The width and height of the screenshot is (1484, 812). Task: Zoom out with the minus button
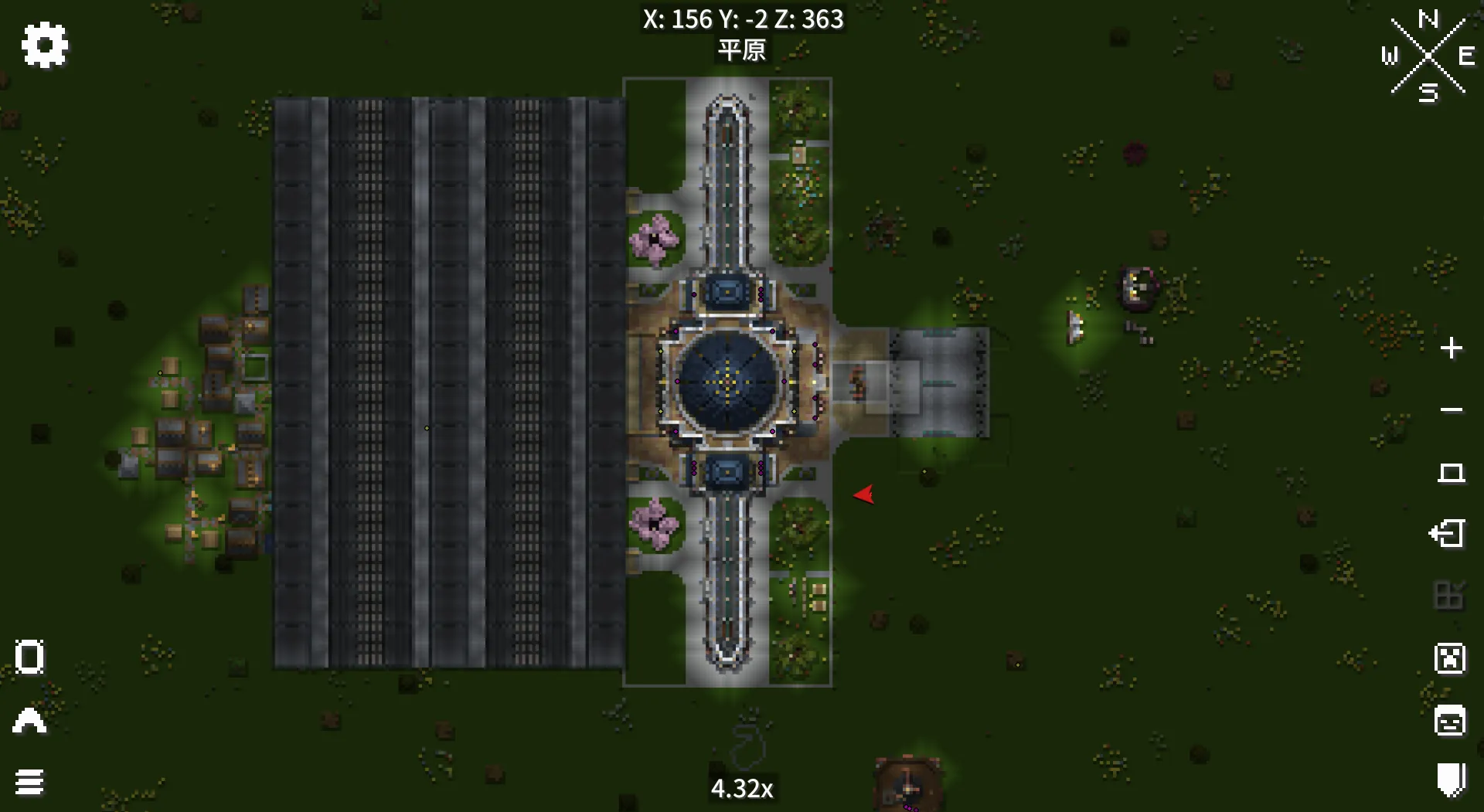(x=1451, y=410)
